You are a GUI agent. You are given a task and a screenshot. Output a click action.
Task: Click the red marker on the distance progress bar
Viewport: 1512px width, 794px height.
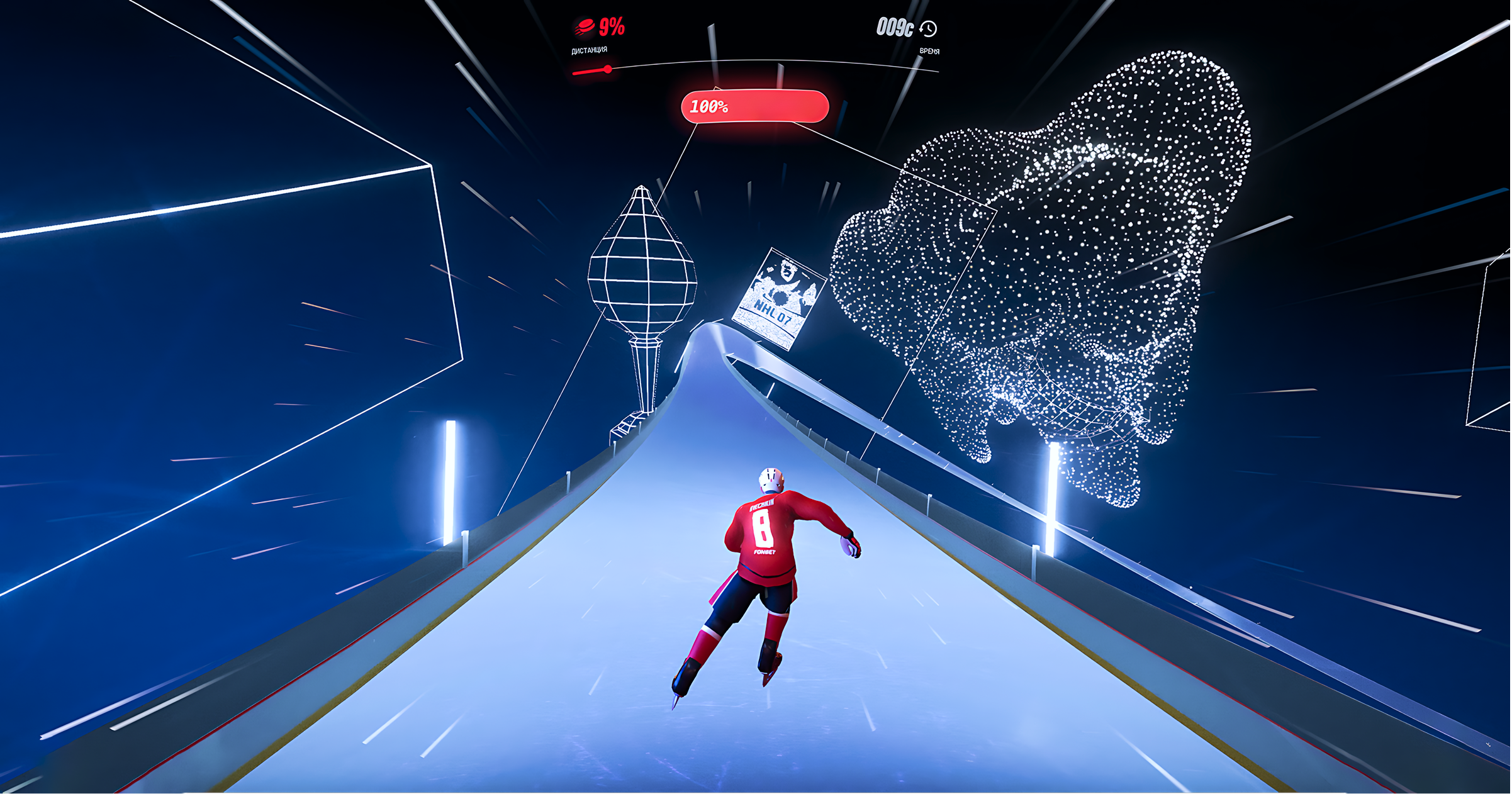[607, 70]
